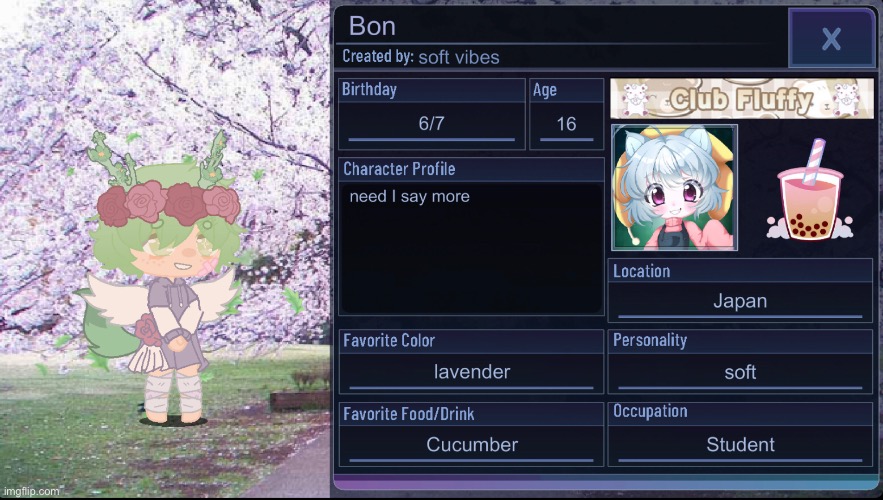Change the Favorite Food/Drink field Cucumber
This screenshot has width=883, height=500.
tap(472, 445)
